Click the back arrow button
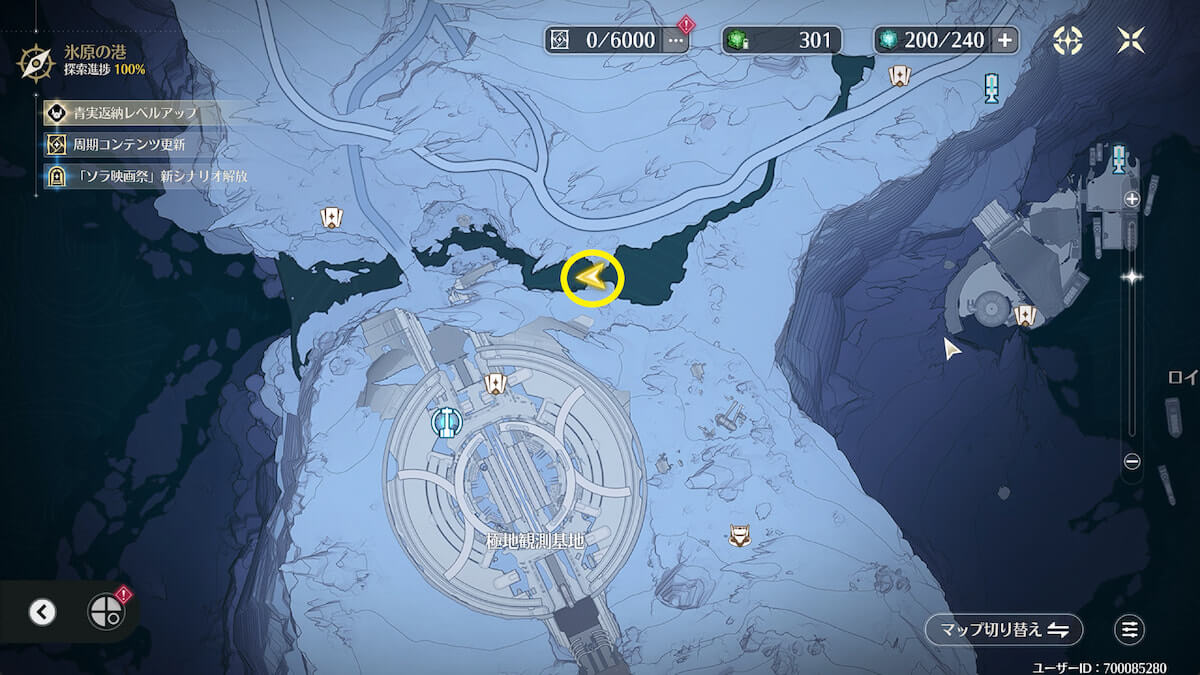This screenshot has height=675, width=1200. tap(42, 612)
